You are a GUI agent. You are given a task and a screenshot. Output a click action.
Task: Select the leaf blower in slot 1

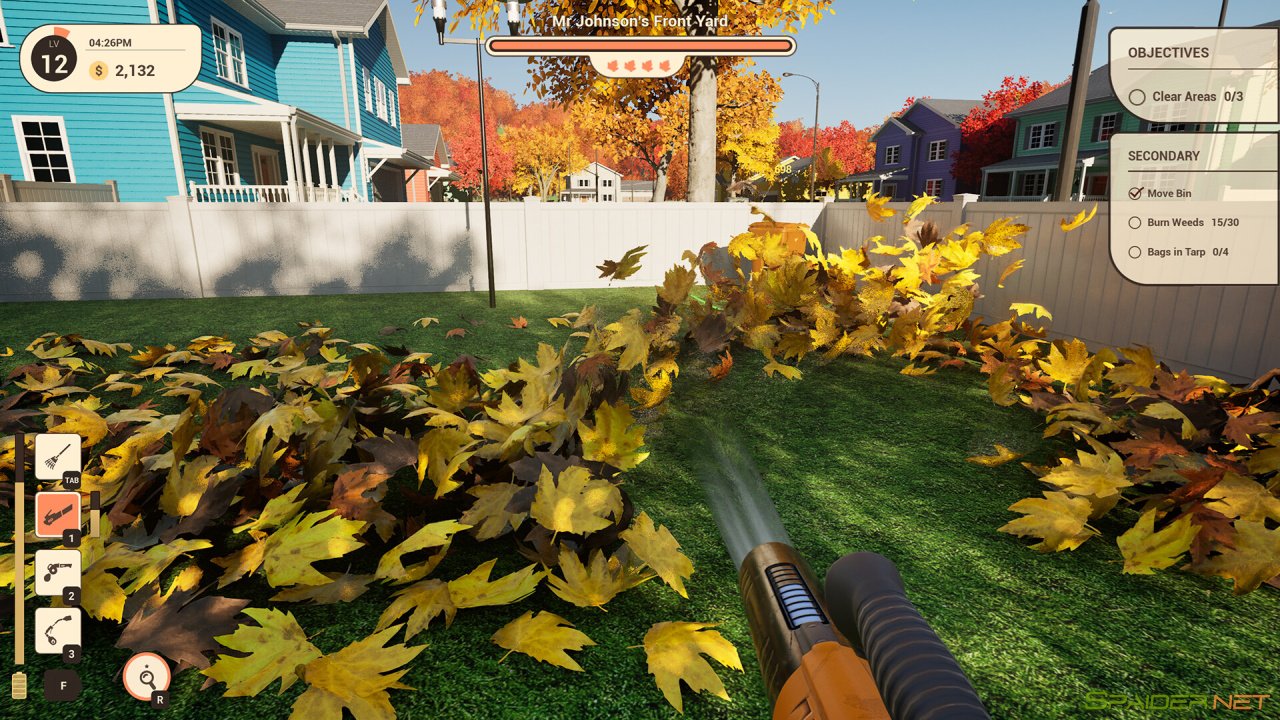[x=58, y=513]
